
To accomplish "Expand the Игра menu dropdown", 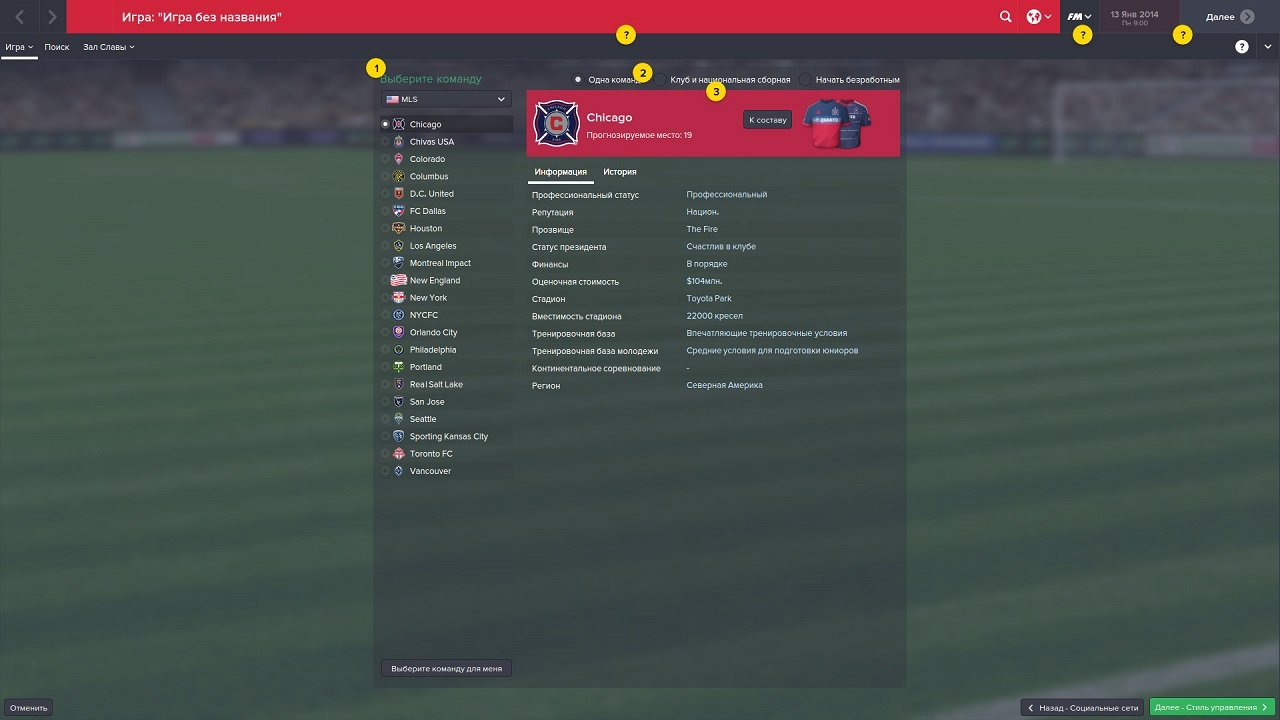I will 17,46.
